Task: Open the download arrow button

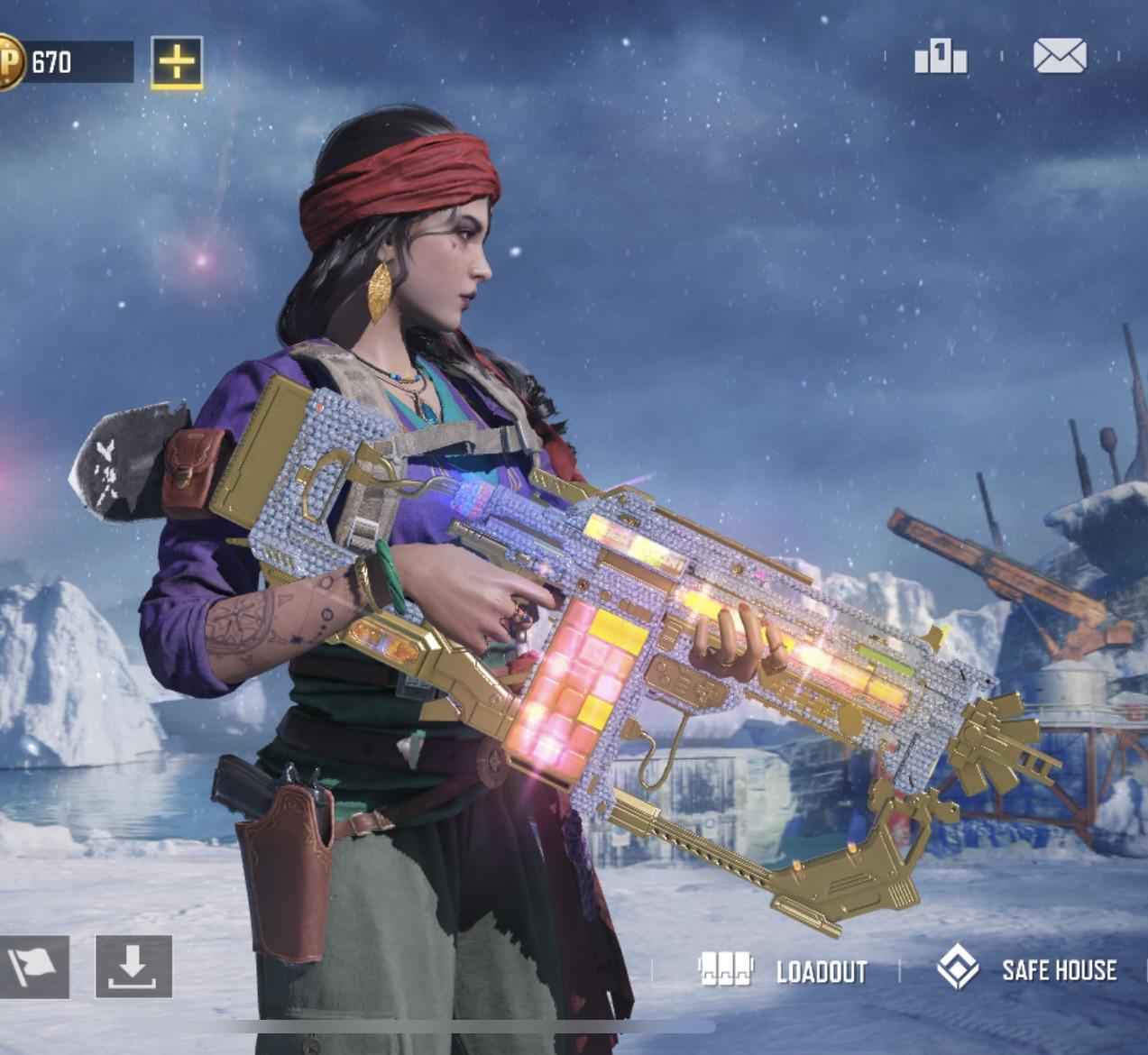Action: coord(133,967)
